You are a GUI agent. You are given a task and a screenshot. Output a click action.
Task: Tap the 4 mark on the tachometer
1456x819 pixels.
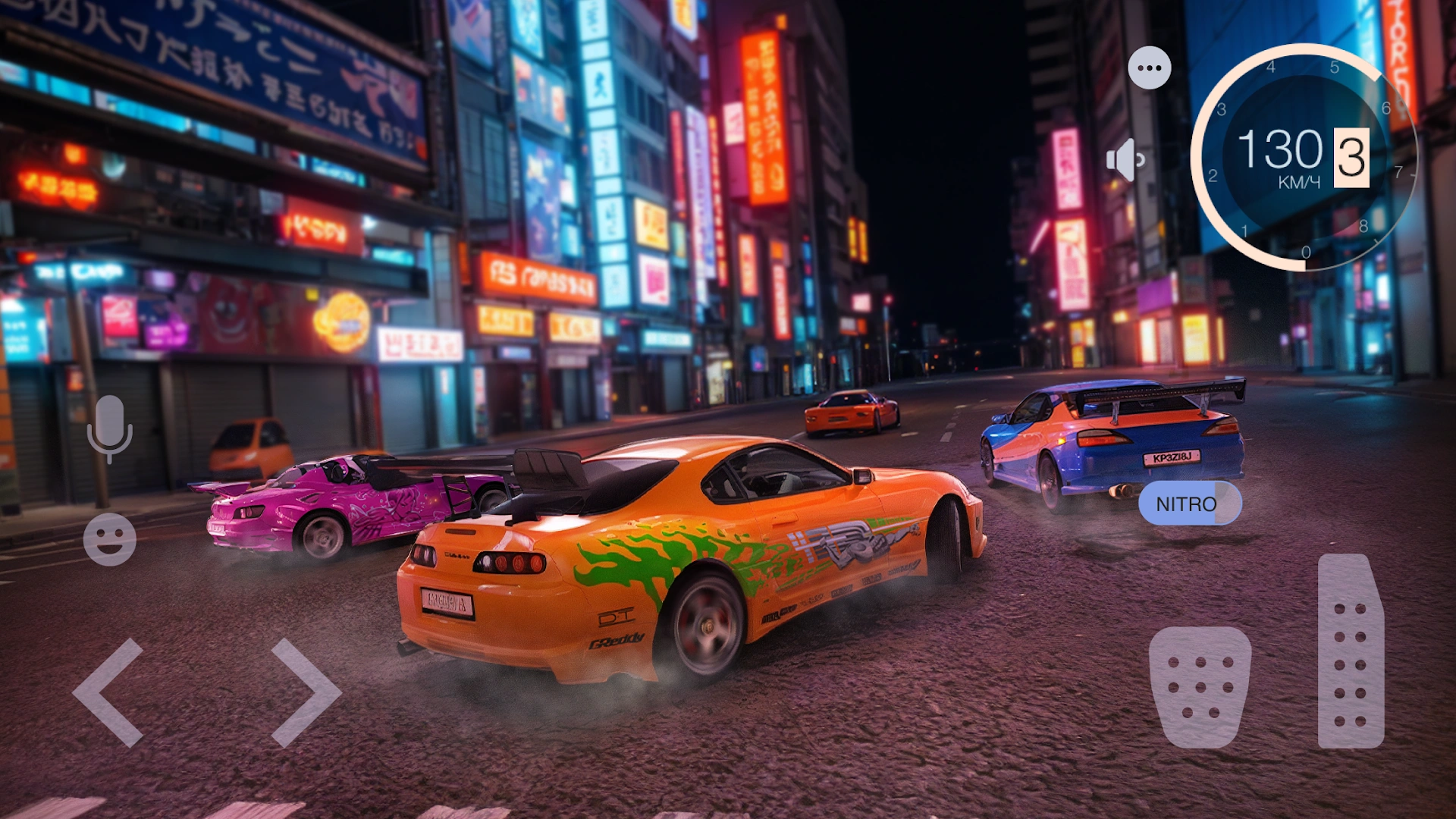click(x=1271, y=67)
